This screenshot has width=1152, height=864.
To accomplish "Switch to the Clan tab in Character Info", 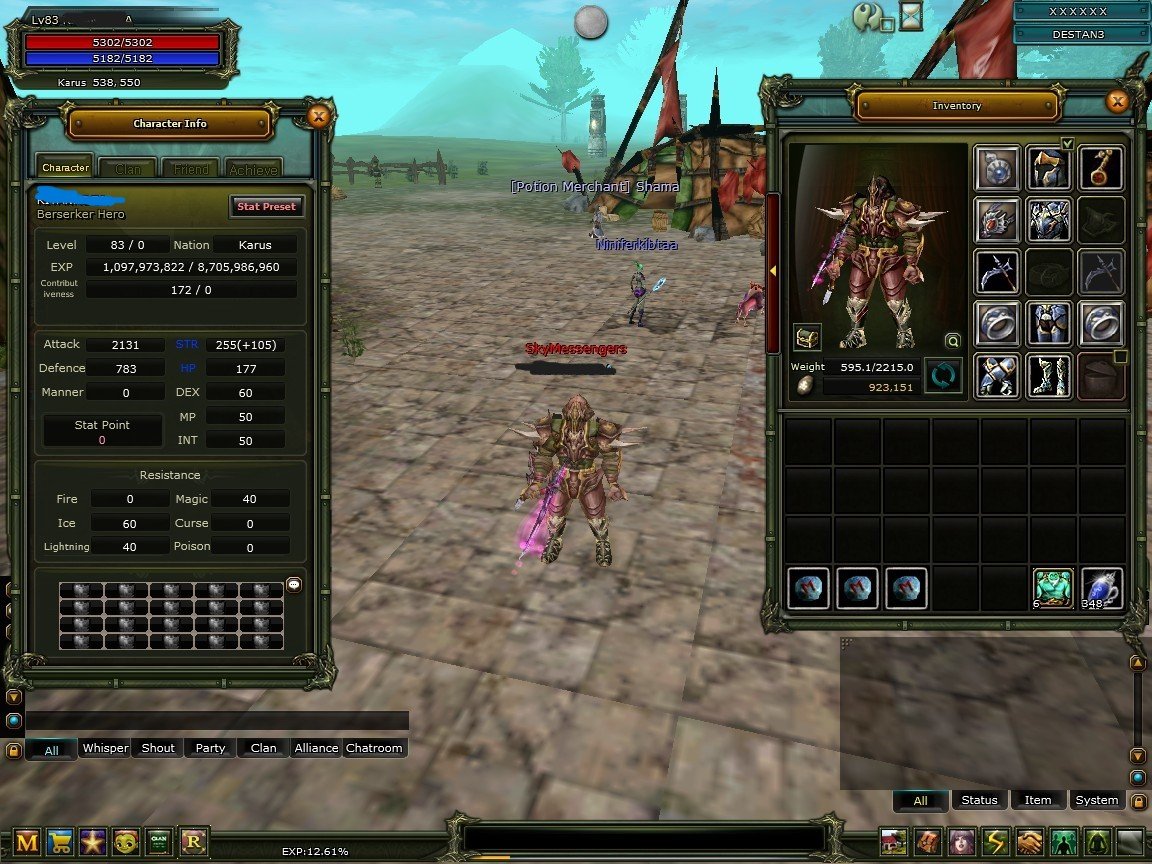I will tap(127, 169).
